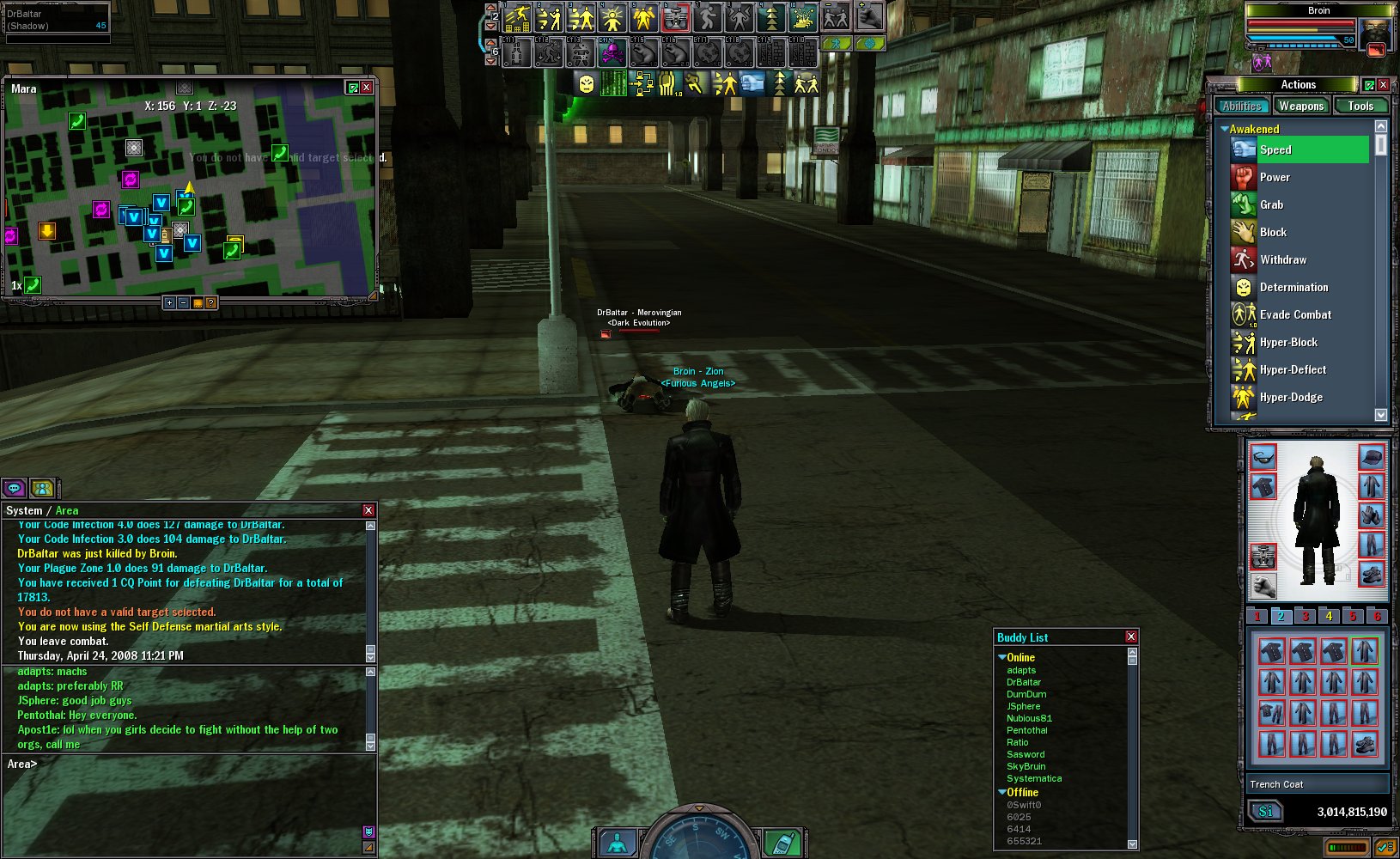This screenshot has height=859, width=1400.
Task: Close the System / Area chat window
Action: pos(368,510)
